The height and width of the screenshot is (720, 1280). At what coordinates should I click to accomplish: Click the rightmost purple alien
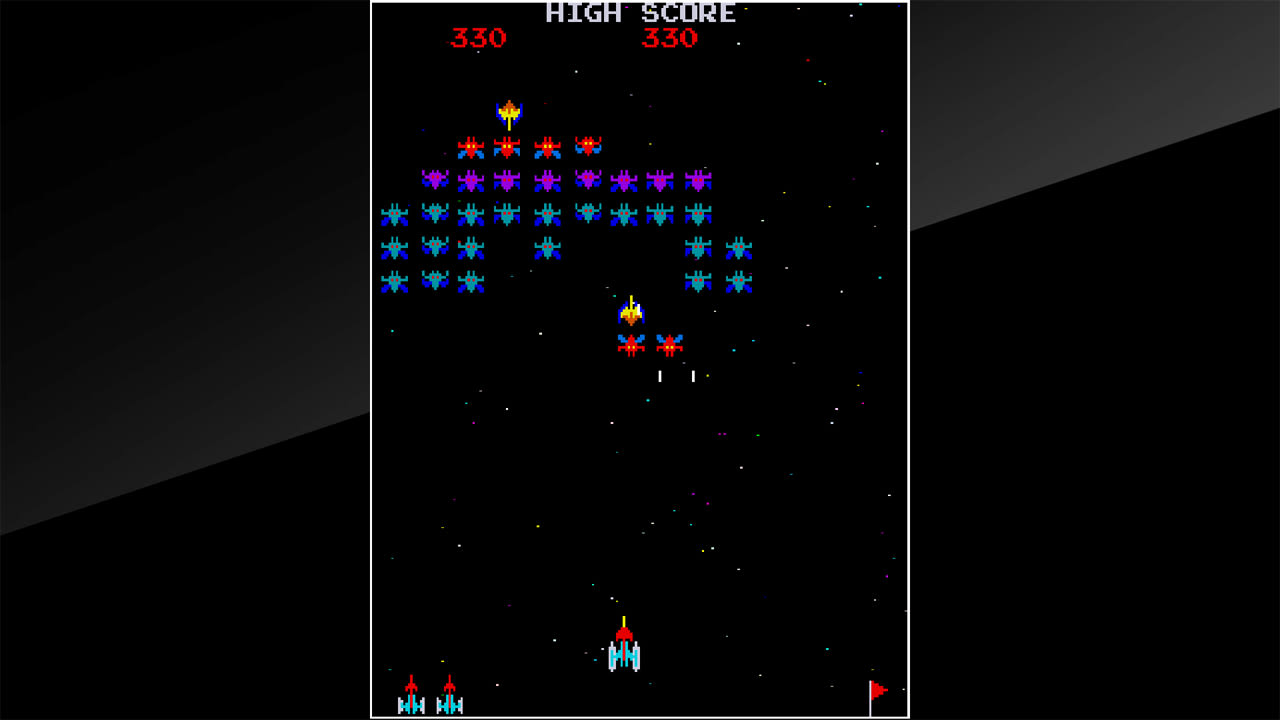(697, 178)
